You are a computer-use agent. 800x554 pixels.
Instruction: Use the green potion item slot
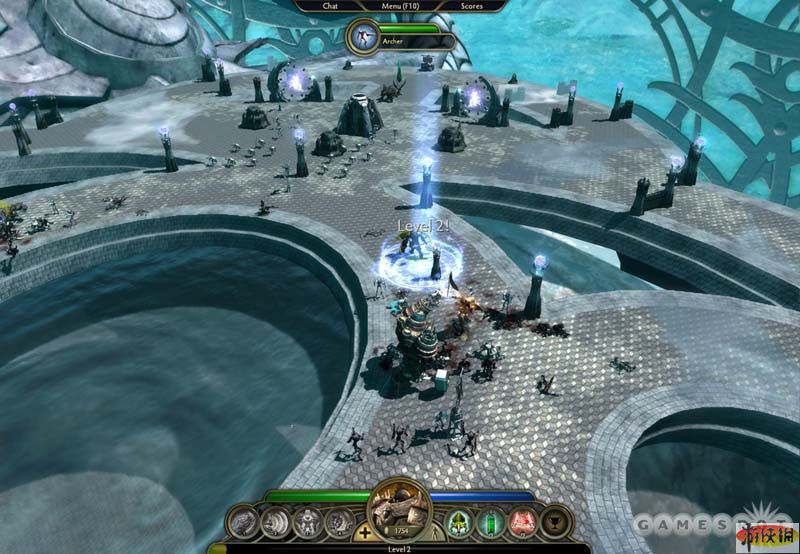pos(491,521)
